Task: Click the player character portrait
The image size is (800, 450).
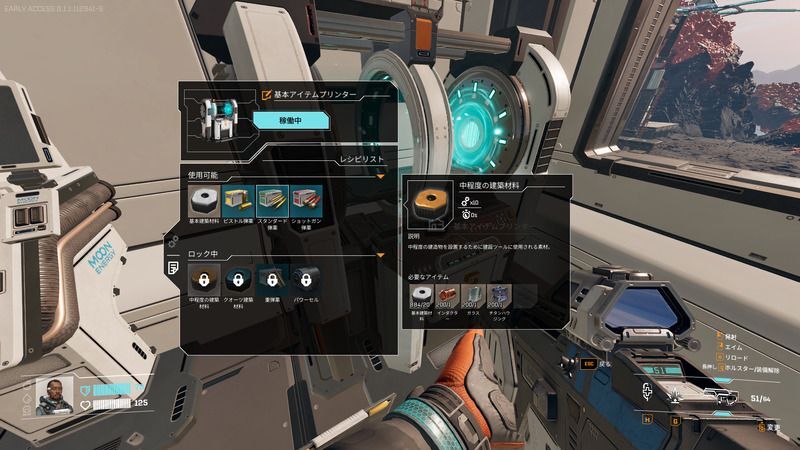Action: [x=54, y=396]
